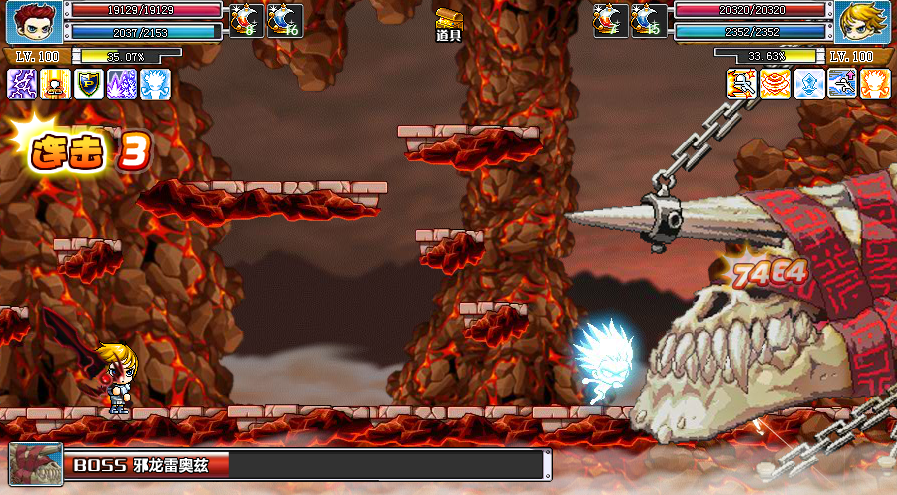
Task: Activate the golden light figure skill
Action: 55,83
